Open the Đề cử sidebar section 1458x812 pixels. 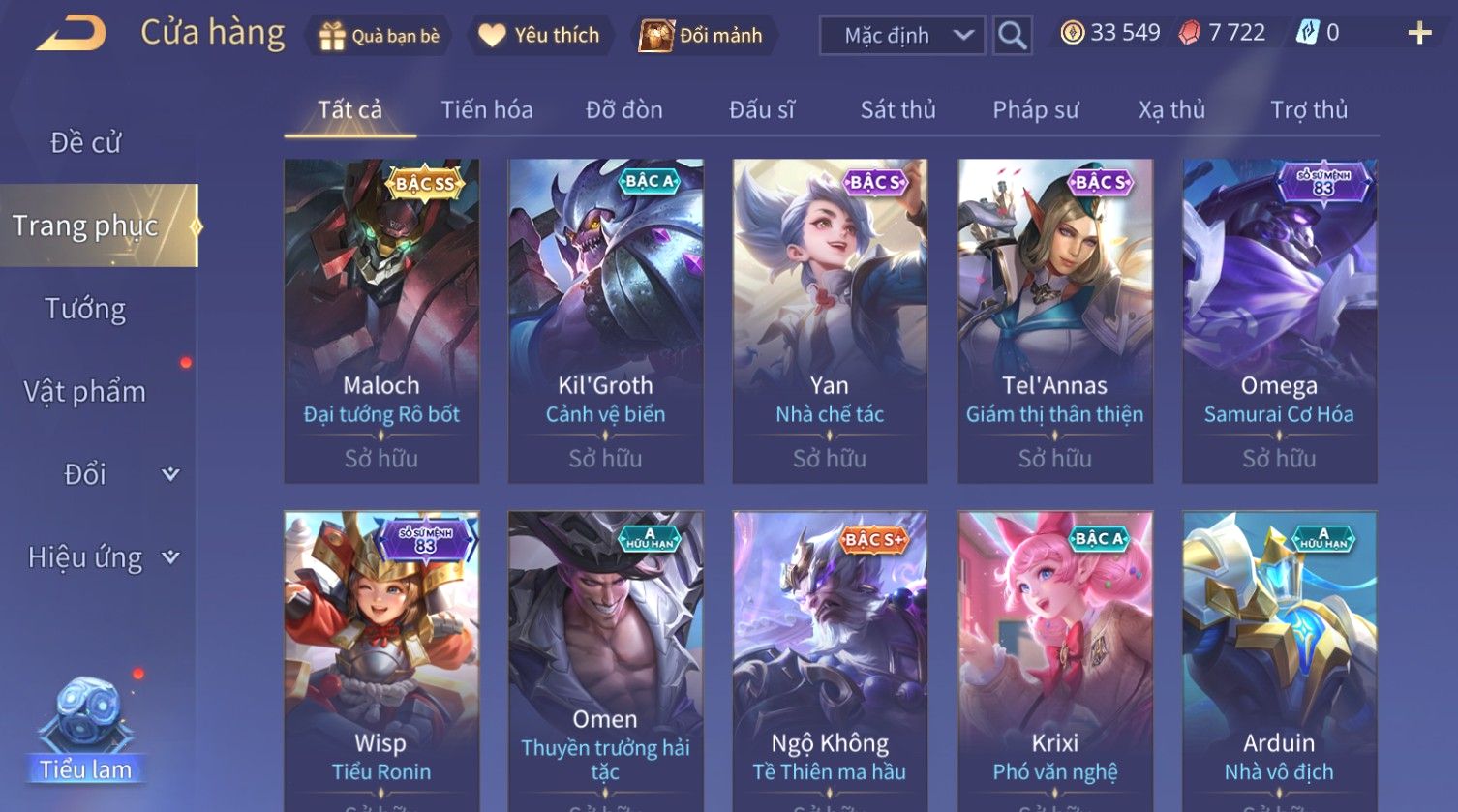point(85,143)
